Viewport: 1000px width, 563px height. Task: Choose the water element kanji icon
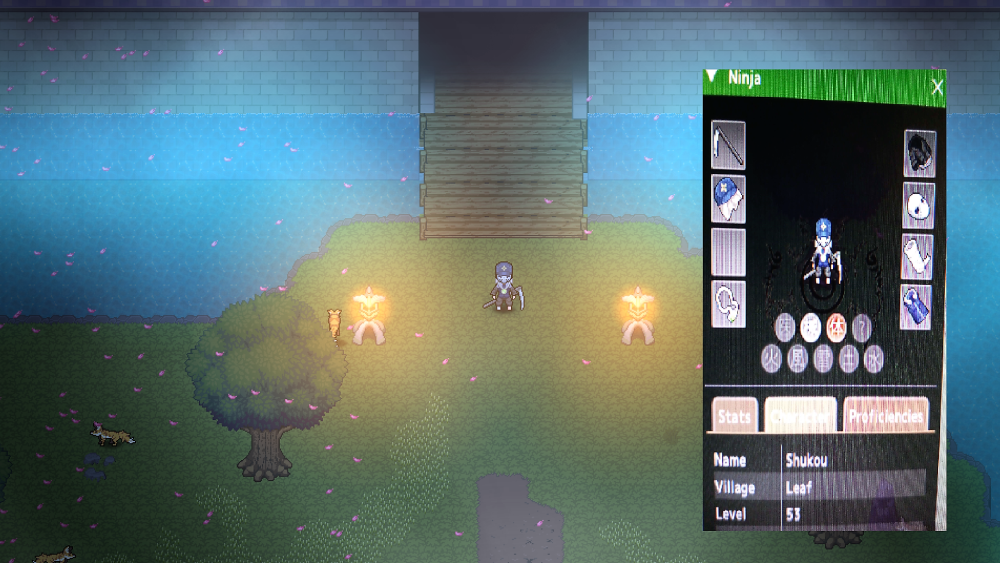pos(873,359)
